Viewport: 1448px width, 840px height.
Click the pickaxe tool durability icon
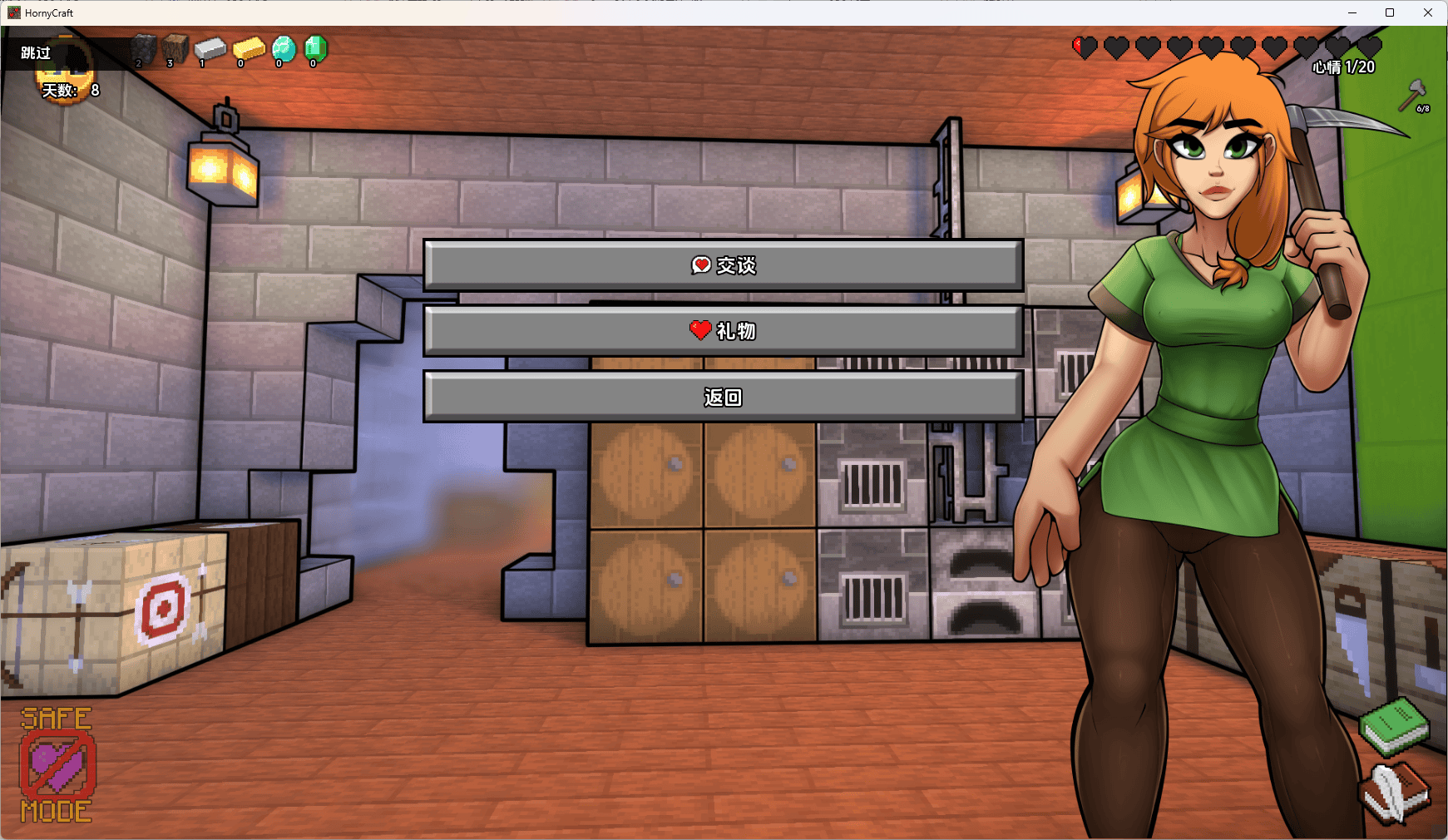(x=1413, y=96)
